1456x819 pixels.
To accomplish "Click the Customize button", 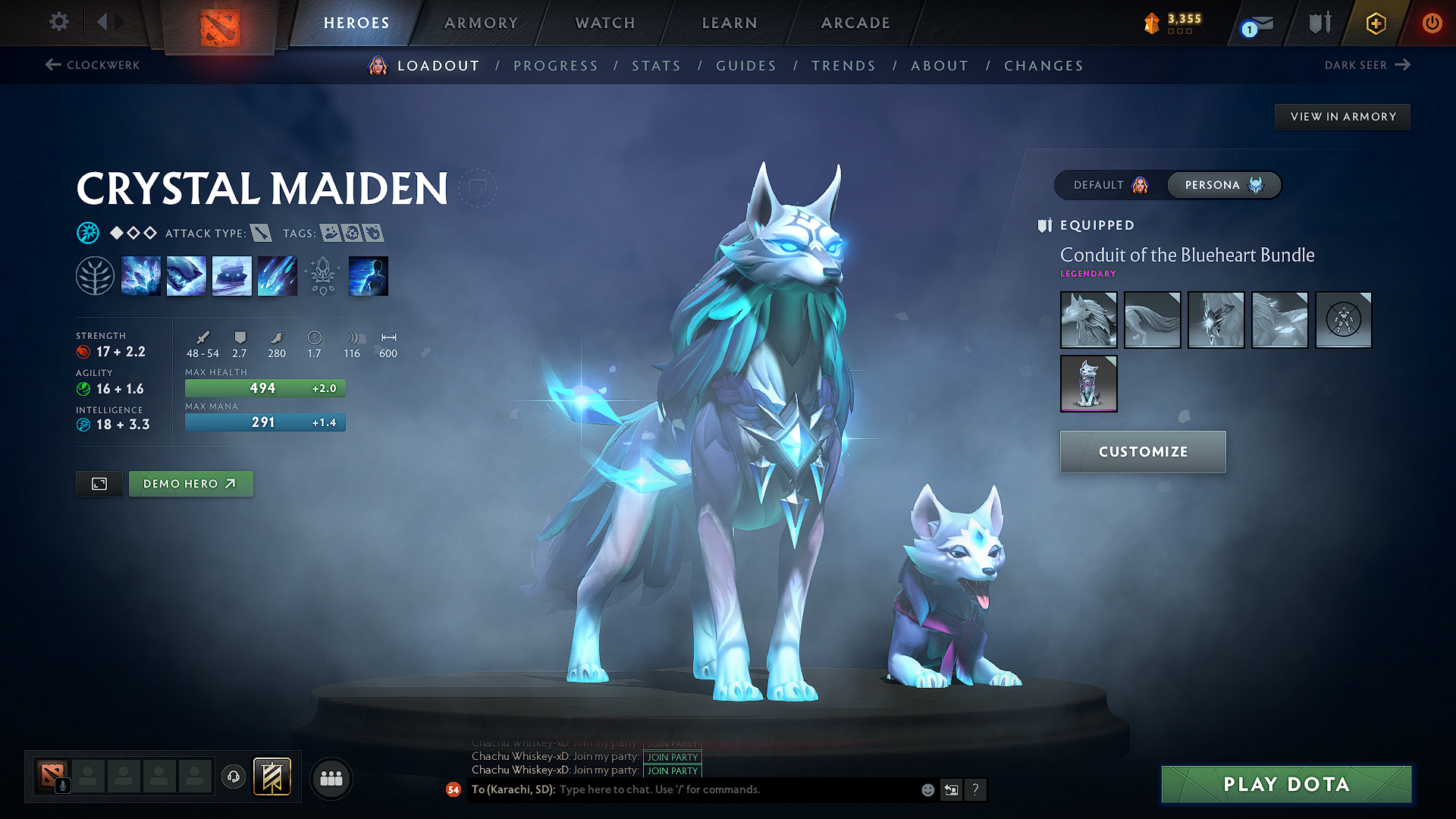I will pos(1142,451).
